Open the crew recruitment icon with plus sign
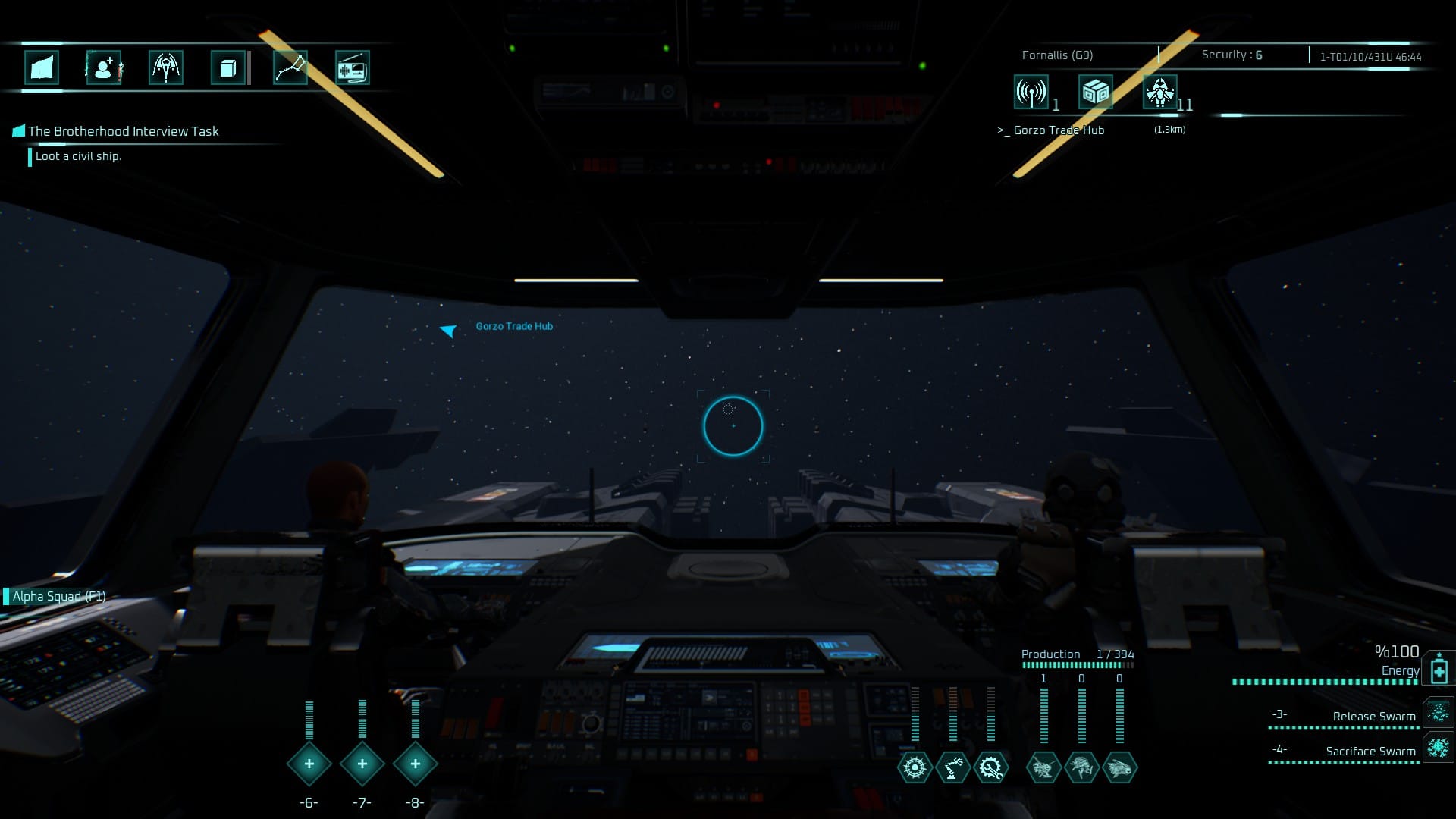The width and height of the screenshot is (1456, 819). (x=104, y=68)
